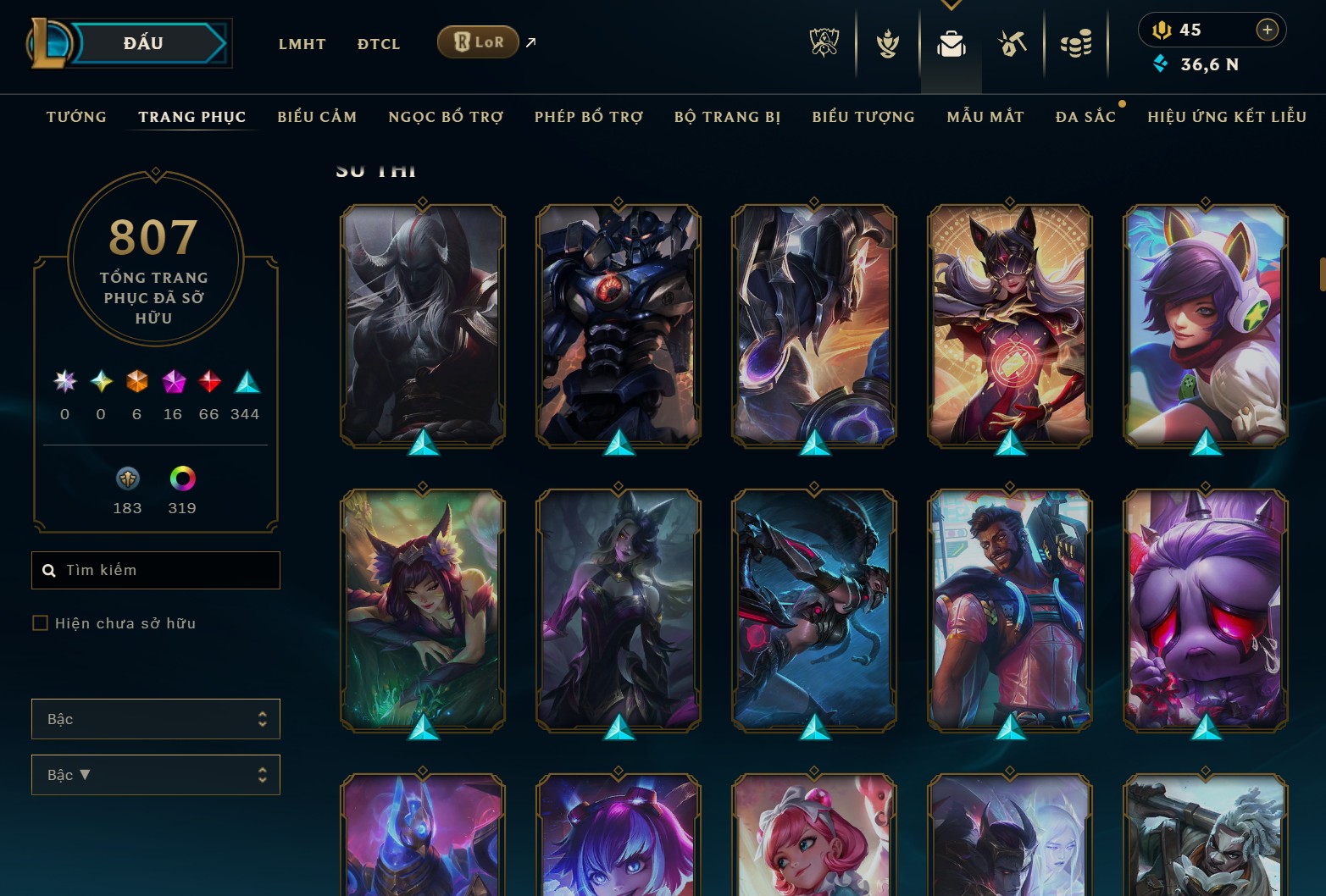Click the ĐẤU play button
The width and height of the screenshot is (1326, 896).
tap(141, 42)
